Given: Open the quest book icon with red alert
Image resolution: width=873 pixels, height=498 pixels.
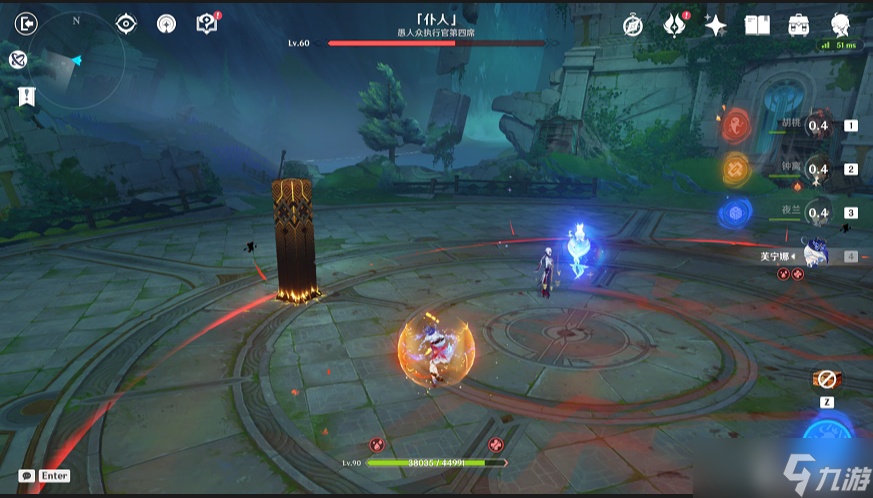Looking at the screenshot, I should pyautogui.click(x=207, y=23).
